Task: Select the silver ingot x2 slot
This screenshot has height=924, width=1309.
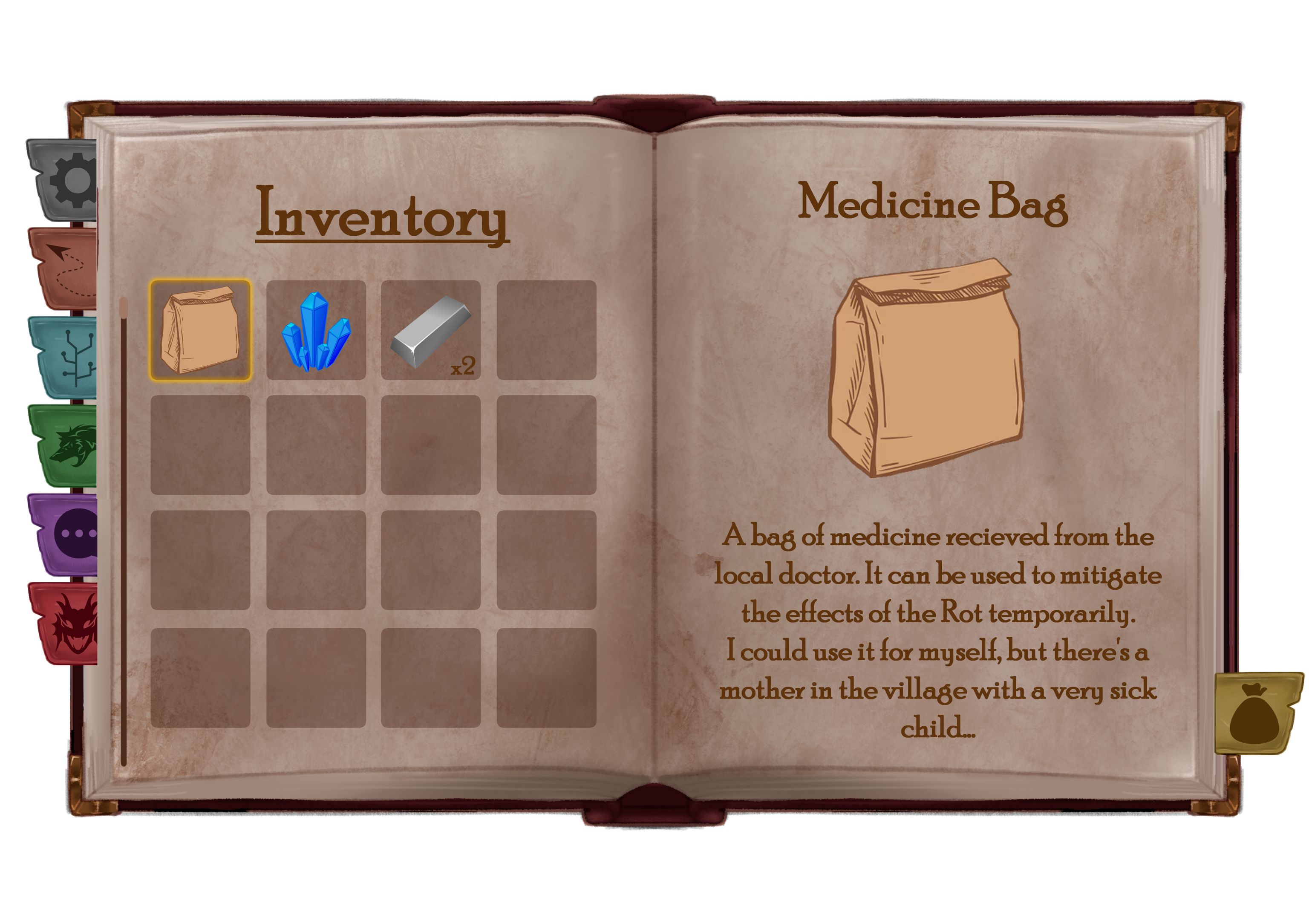Action: (431, 330)
